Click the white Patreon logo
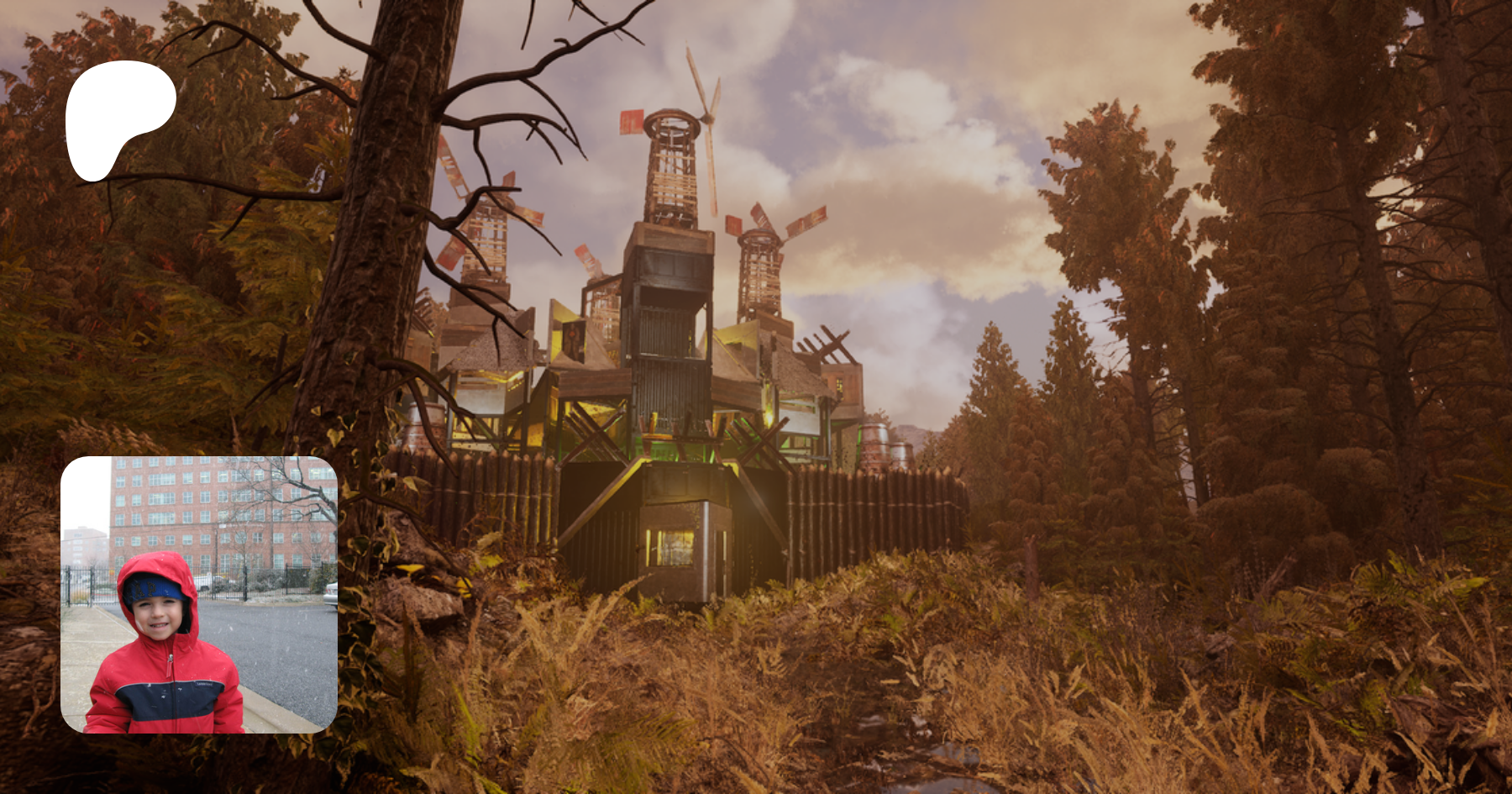The image size is (1512, 794). (x=118, y=116)
